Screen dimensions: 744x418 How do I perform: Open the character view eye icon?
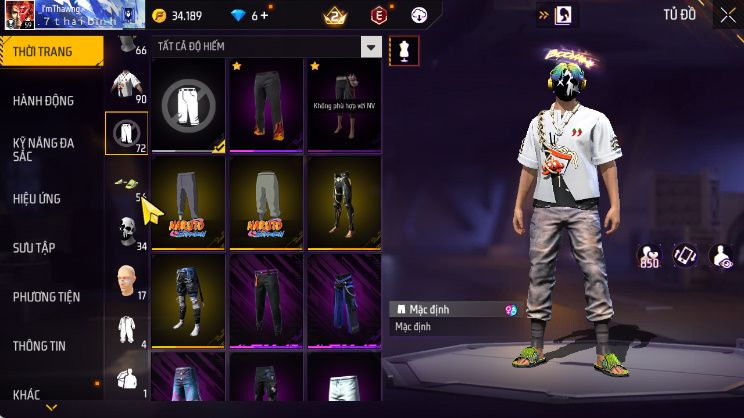pos(720,256)
